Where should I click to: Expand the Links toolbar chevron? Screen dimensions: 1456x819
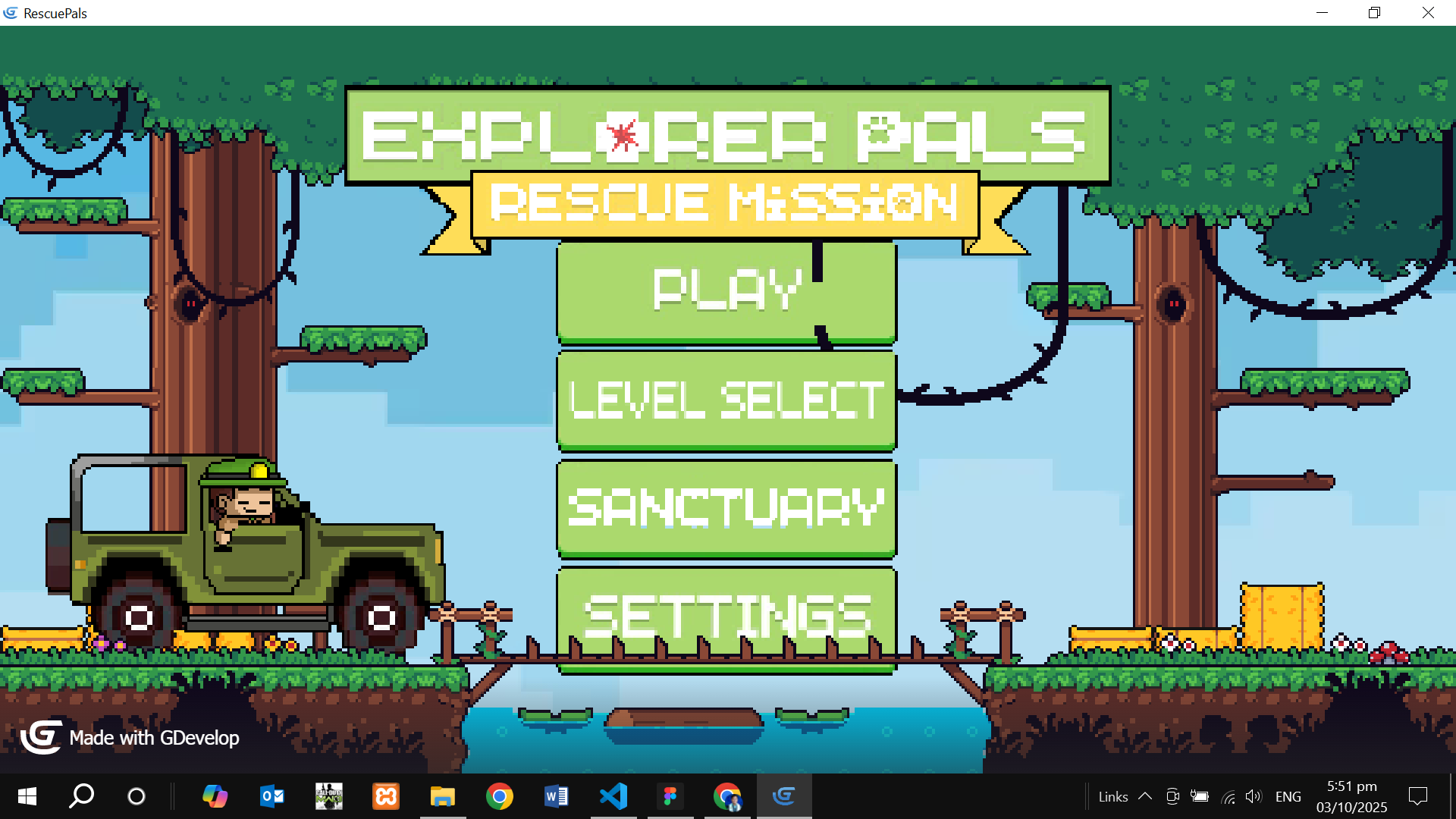point(1144,796)
